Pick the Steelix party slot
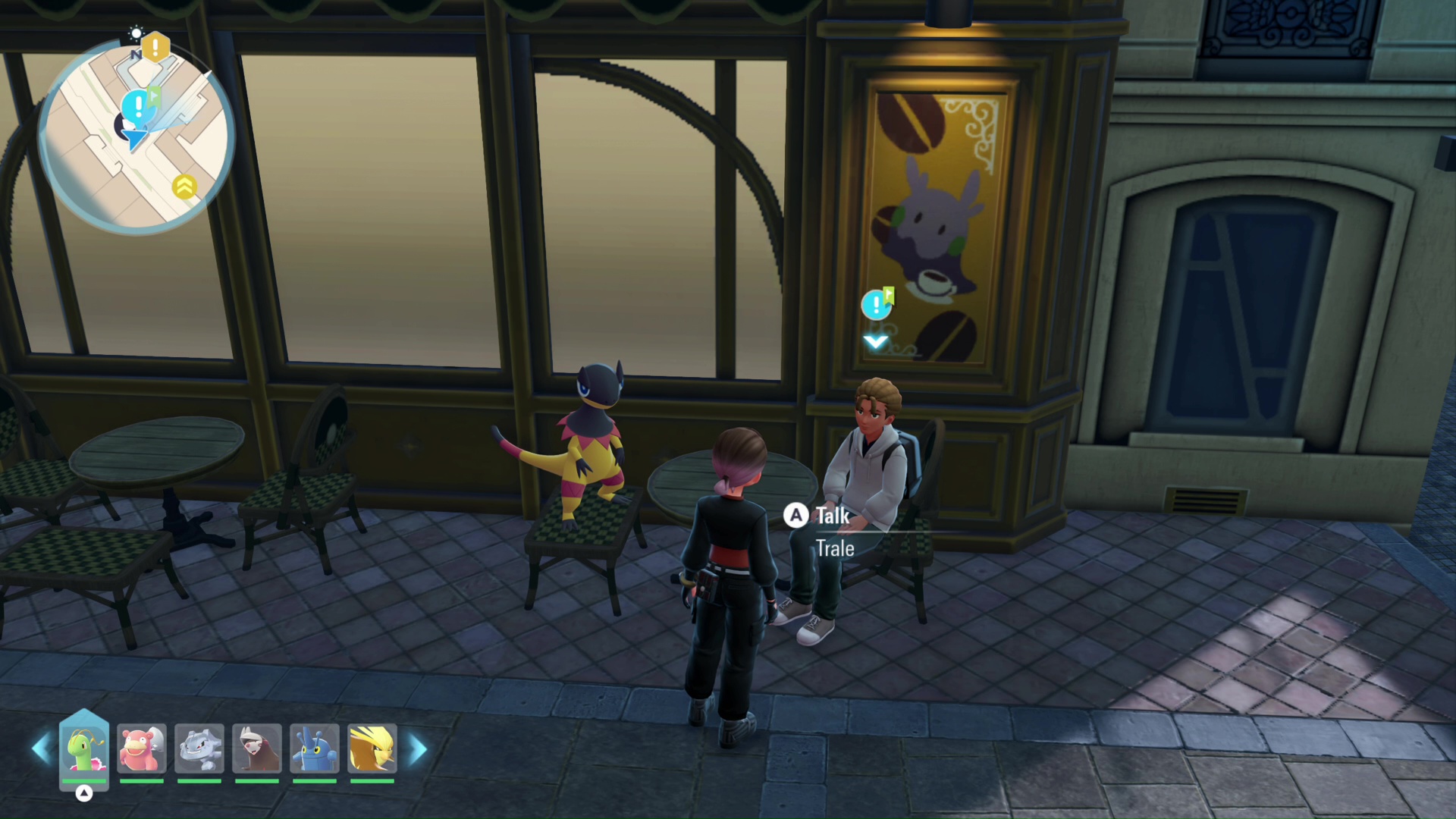 pos(199,749)
